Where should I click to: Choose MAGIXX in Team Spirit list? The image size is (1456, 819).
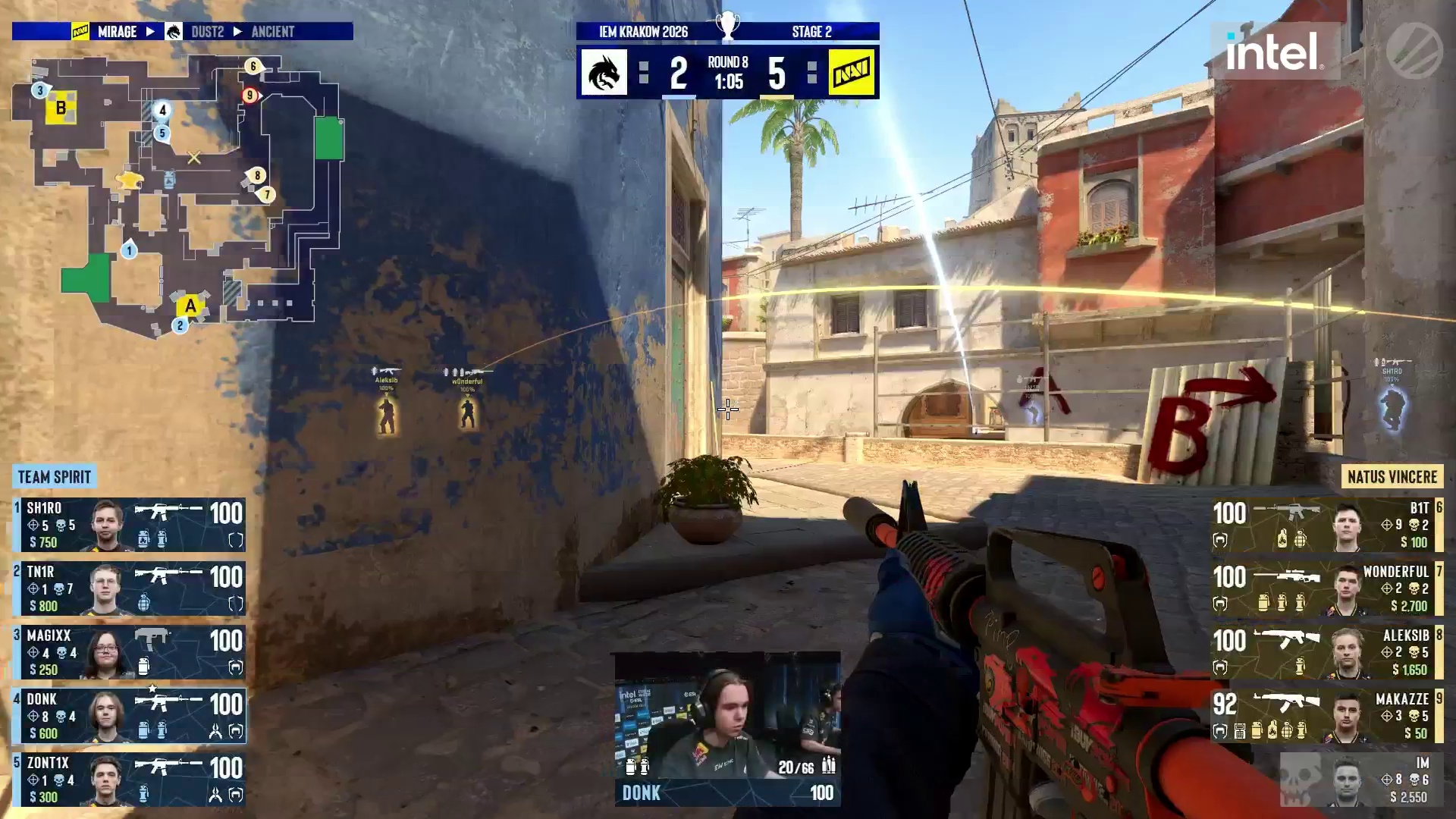(129, 652)
